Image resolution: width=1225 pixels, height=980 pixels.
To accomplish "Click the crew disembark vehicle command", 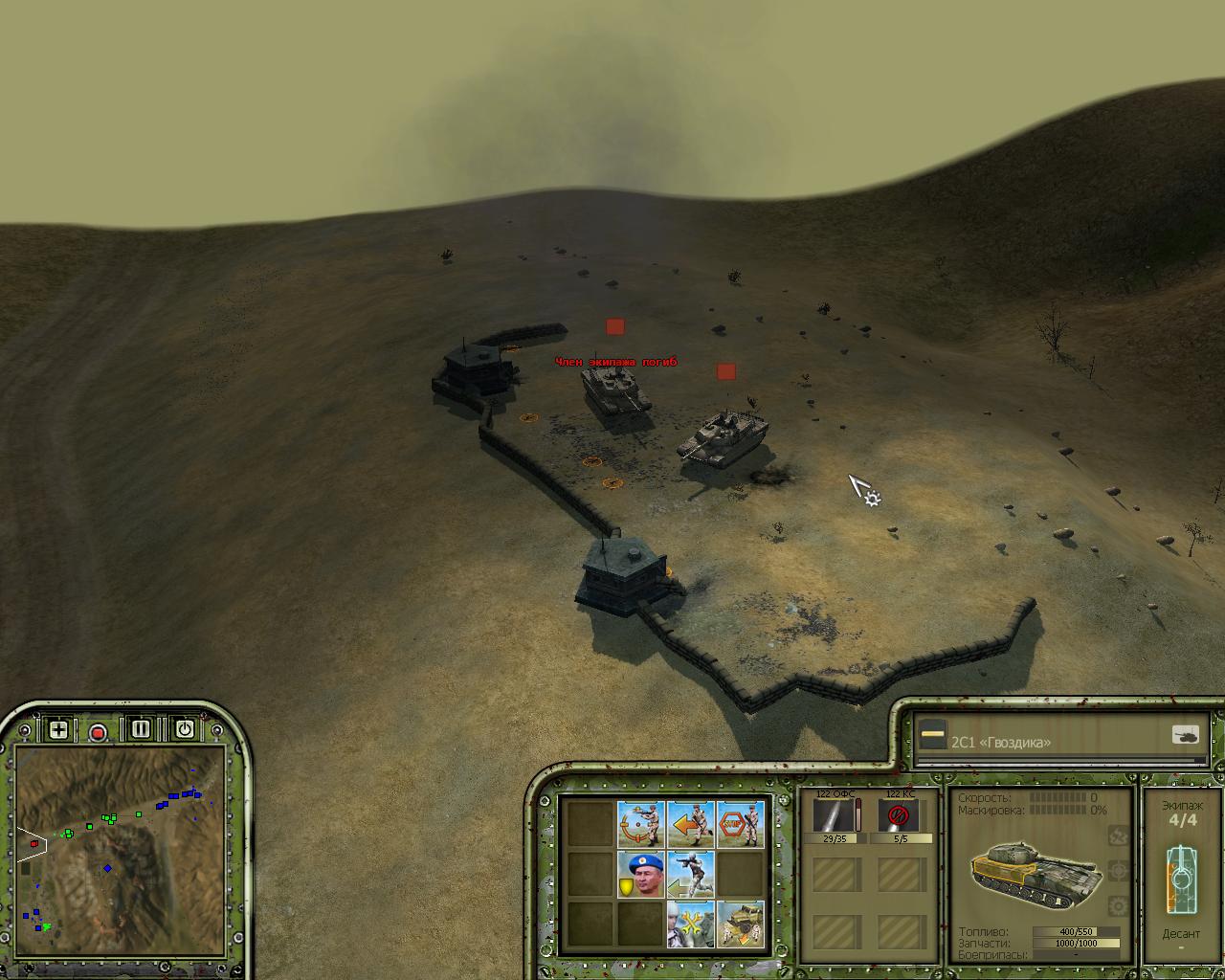I will [x=741, y=924].
